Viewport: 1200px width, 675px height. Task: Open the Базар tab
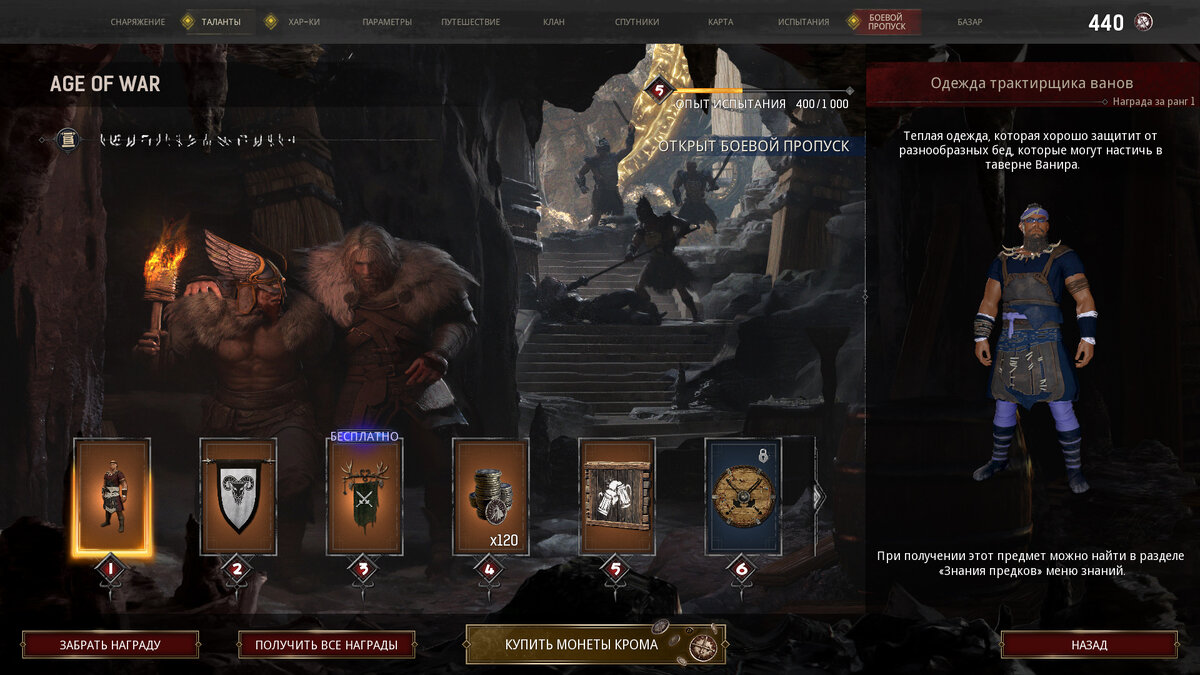pyautogui.click(x=969, y=22)
